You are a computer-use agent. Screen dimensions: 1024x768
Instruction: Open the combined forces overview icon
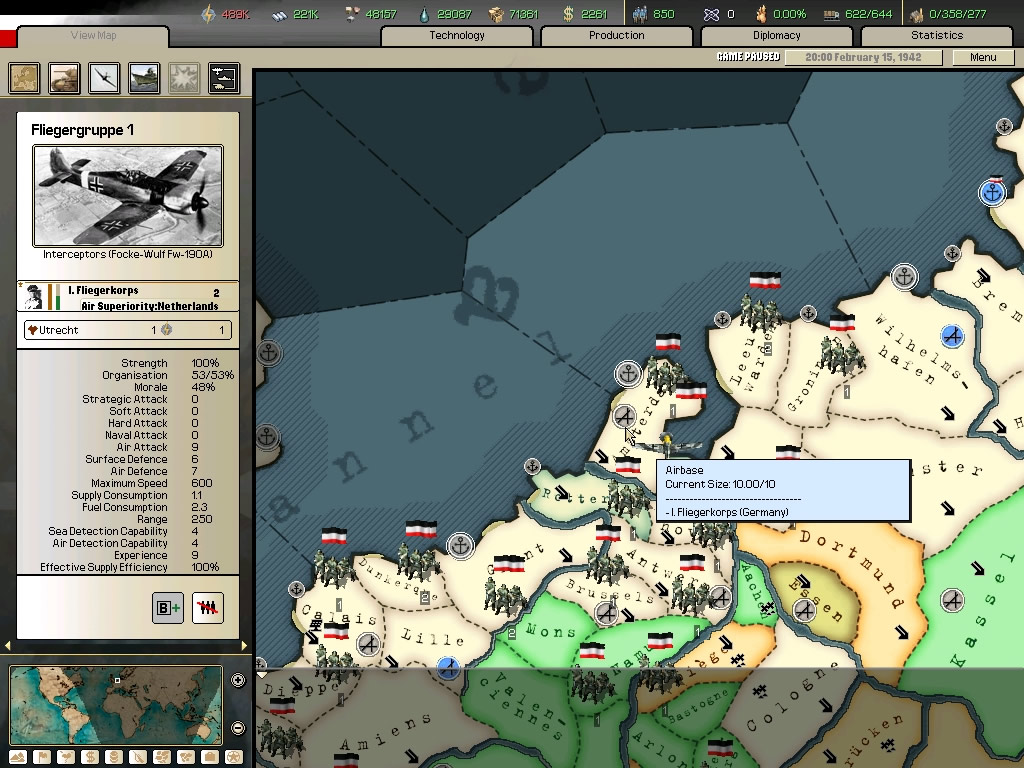click(x=224, y=78)
